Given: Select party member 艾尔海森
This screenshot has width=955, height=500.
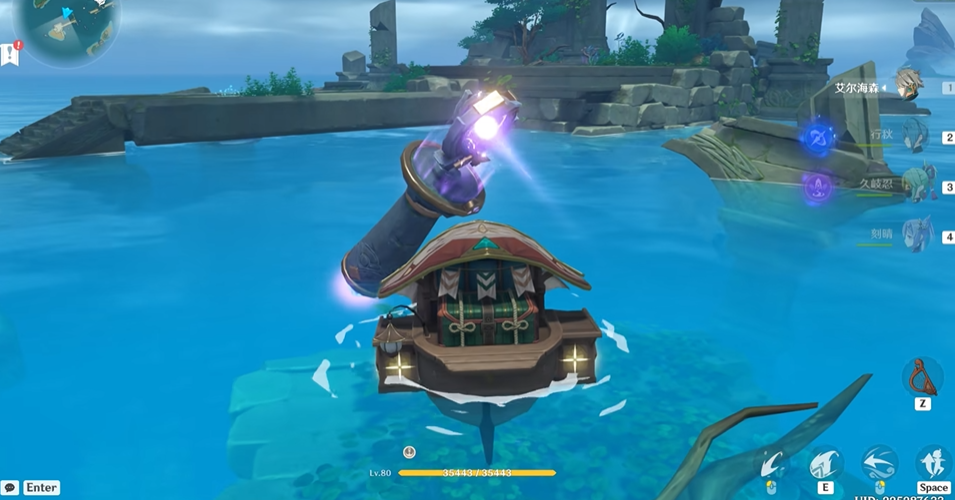Looking at the screenshot, I should point(908,84).
